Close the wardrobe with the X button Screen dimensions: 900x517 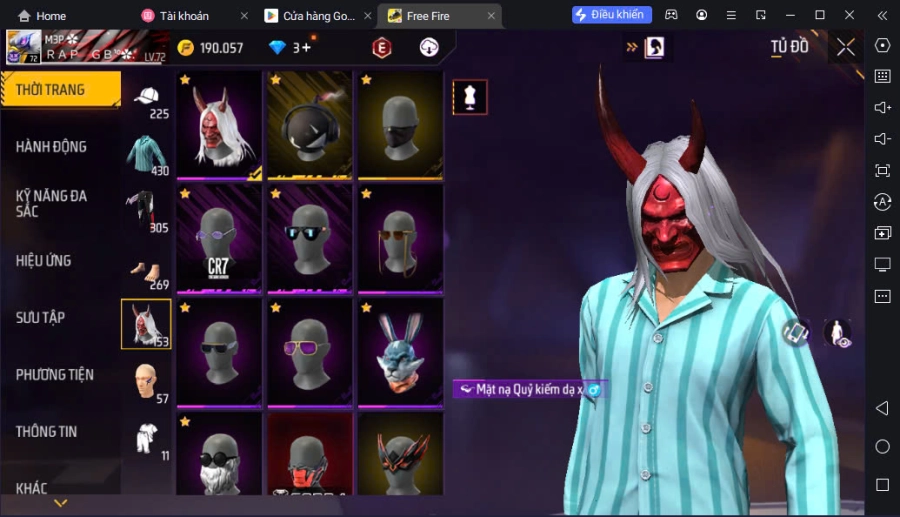[x=846, y=47]
